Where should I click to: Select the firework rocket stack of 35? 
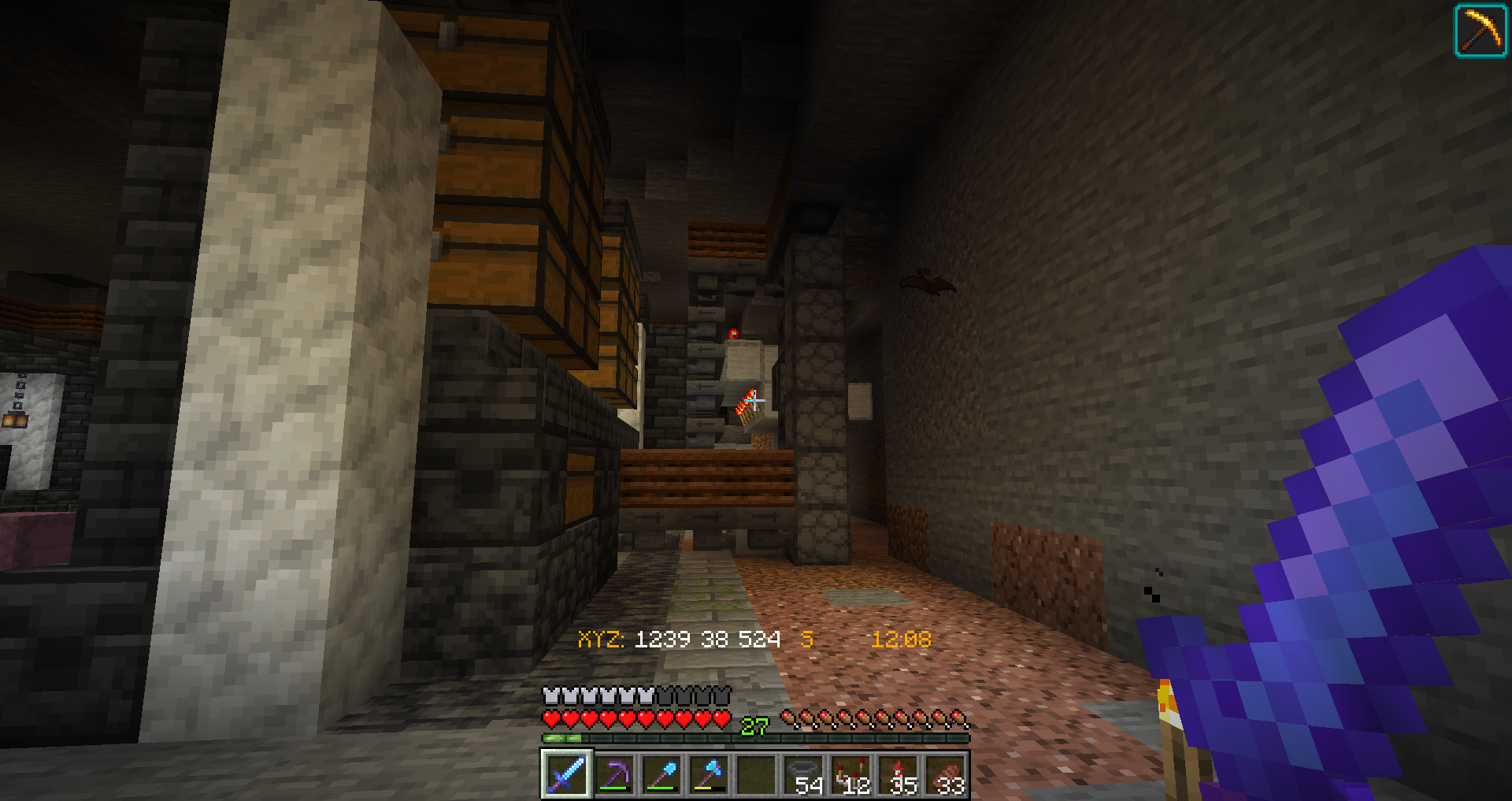click(899, 774)
